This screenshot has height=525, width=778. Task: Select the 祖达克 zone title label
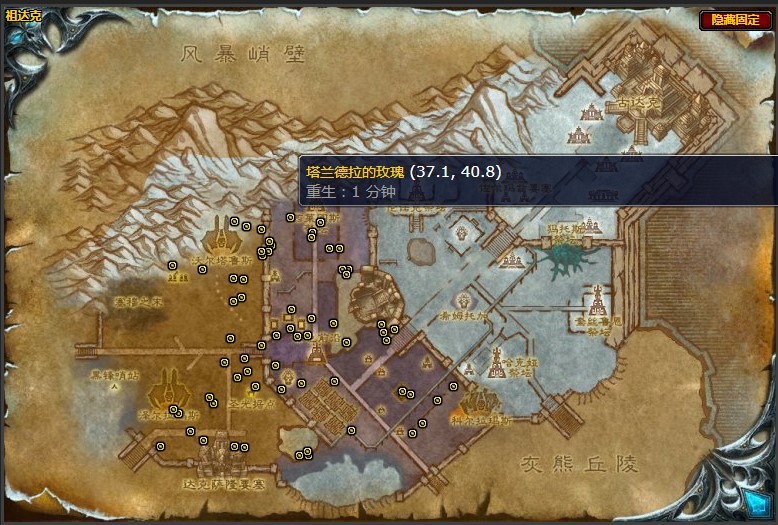pyautogui.click(x=22, y=15)
